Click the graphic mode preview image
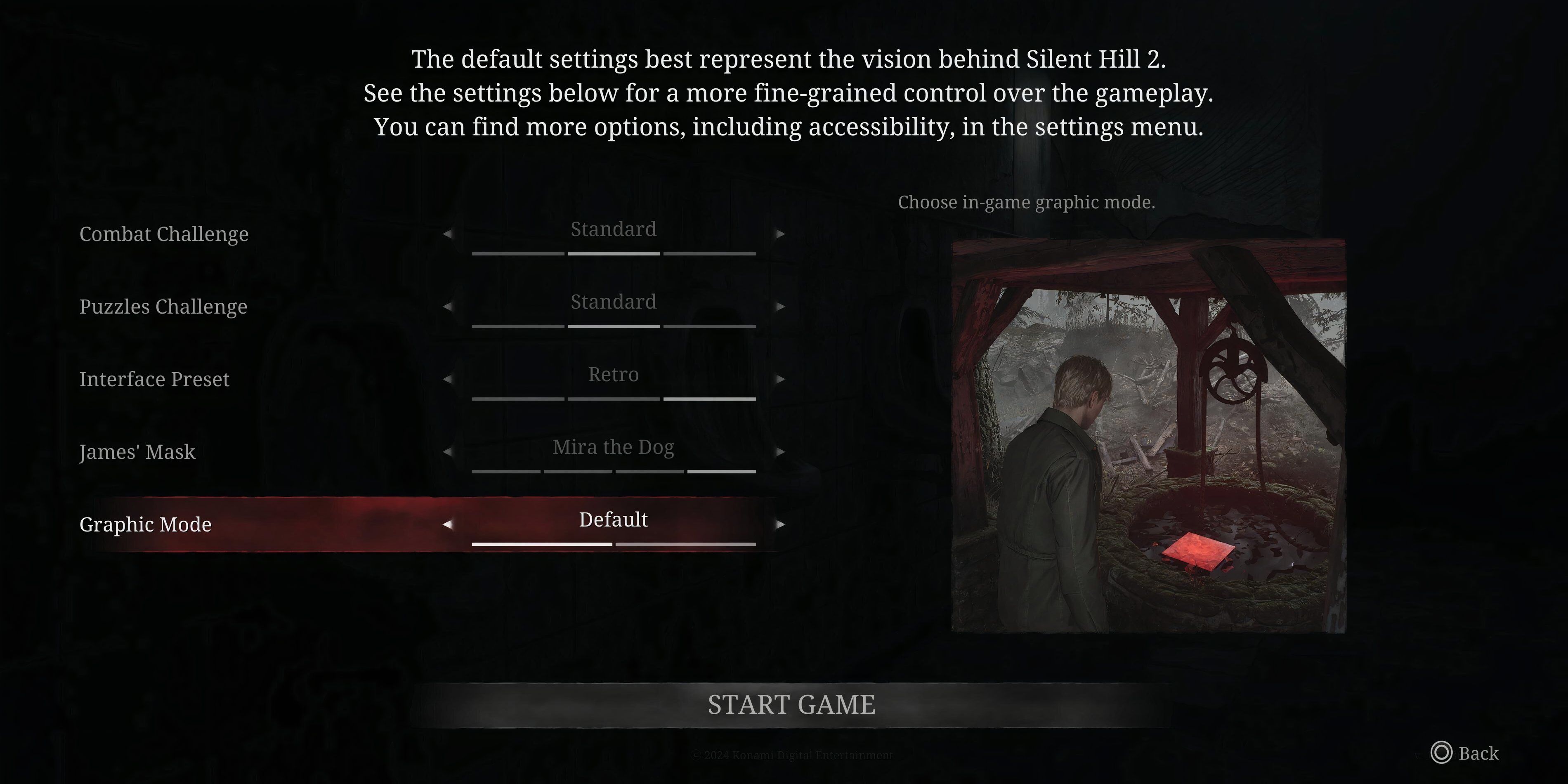 tap(1148, 436)
